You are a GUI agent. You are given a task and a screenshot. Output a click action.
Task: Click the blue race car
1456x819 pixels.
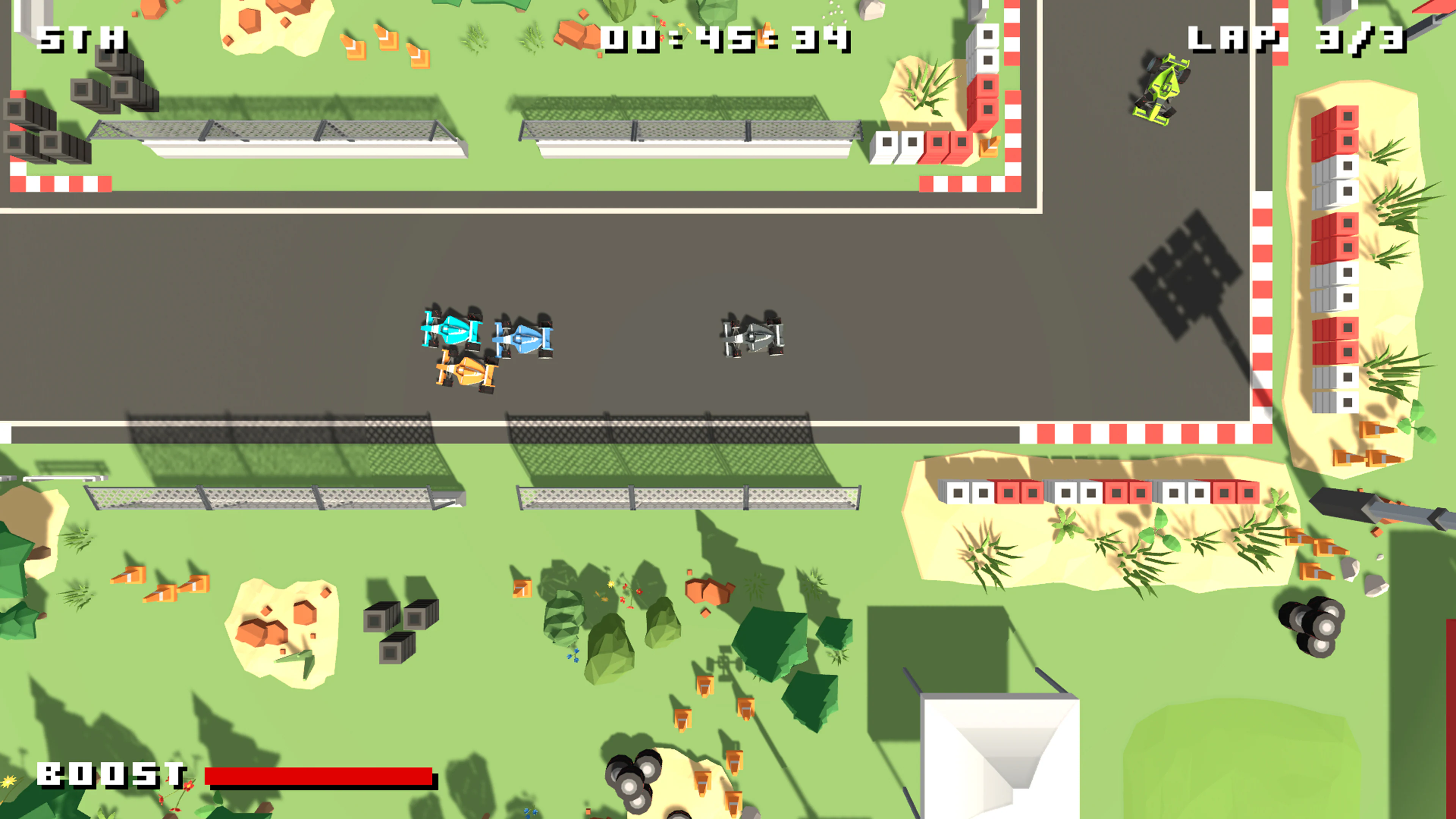pos(525,339)
